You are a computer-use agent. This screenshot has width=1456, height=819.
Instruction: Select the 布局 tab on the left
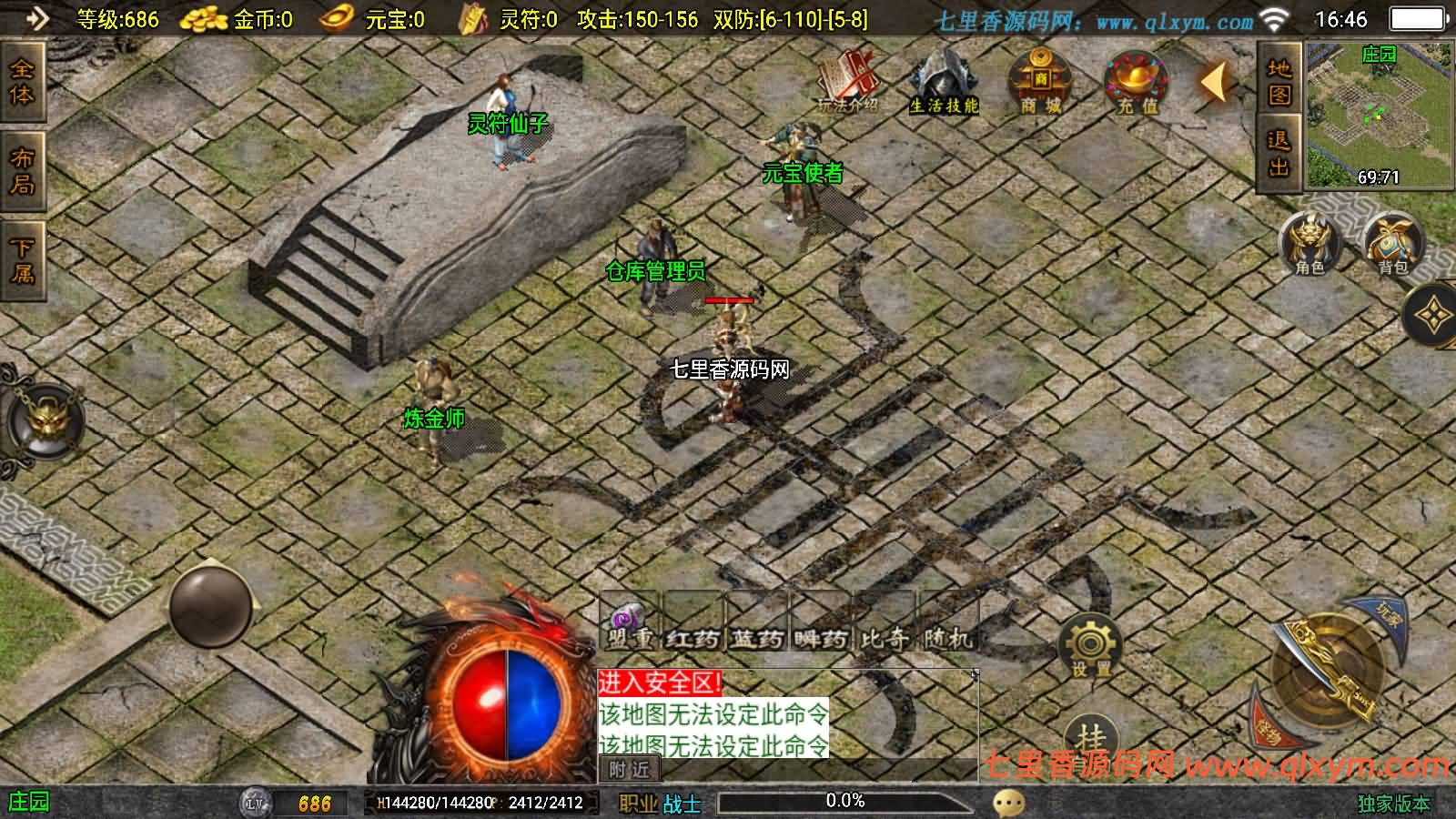(x=22, y=171)
